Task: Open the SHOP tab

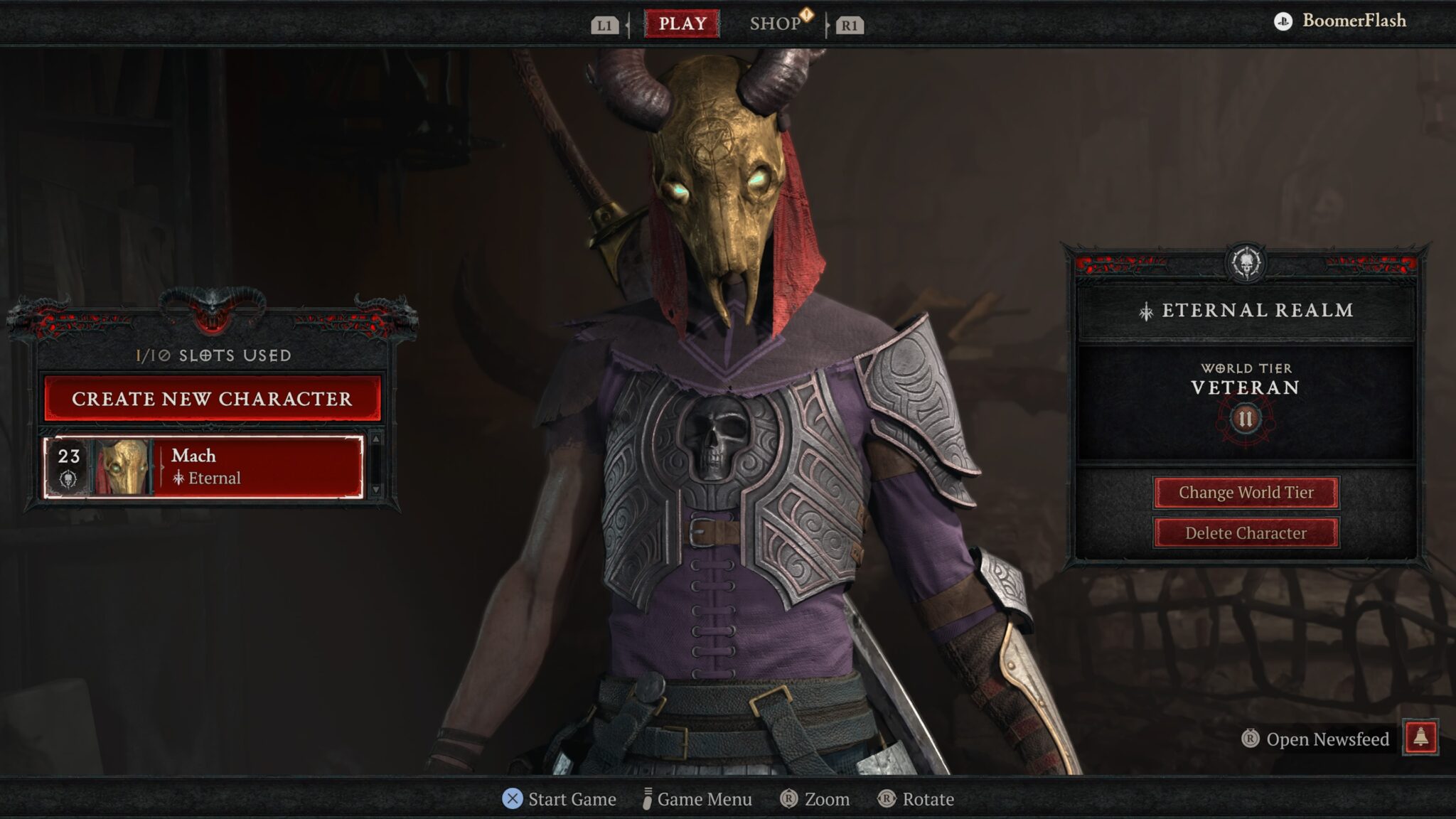Action: click(776, 23)
